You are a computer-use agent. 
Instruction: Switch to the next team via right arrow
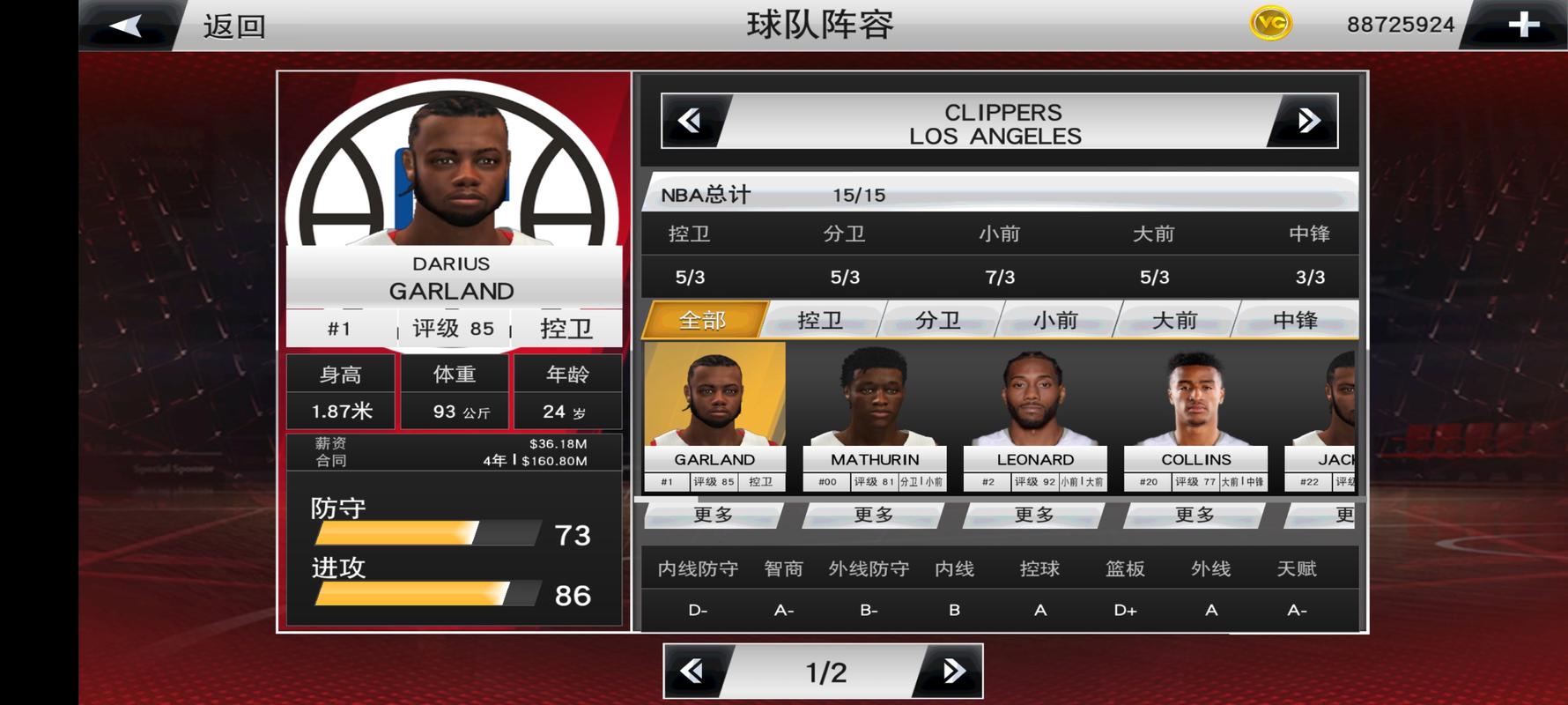pyautogui.click(x=1305, y=121)
